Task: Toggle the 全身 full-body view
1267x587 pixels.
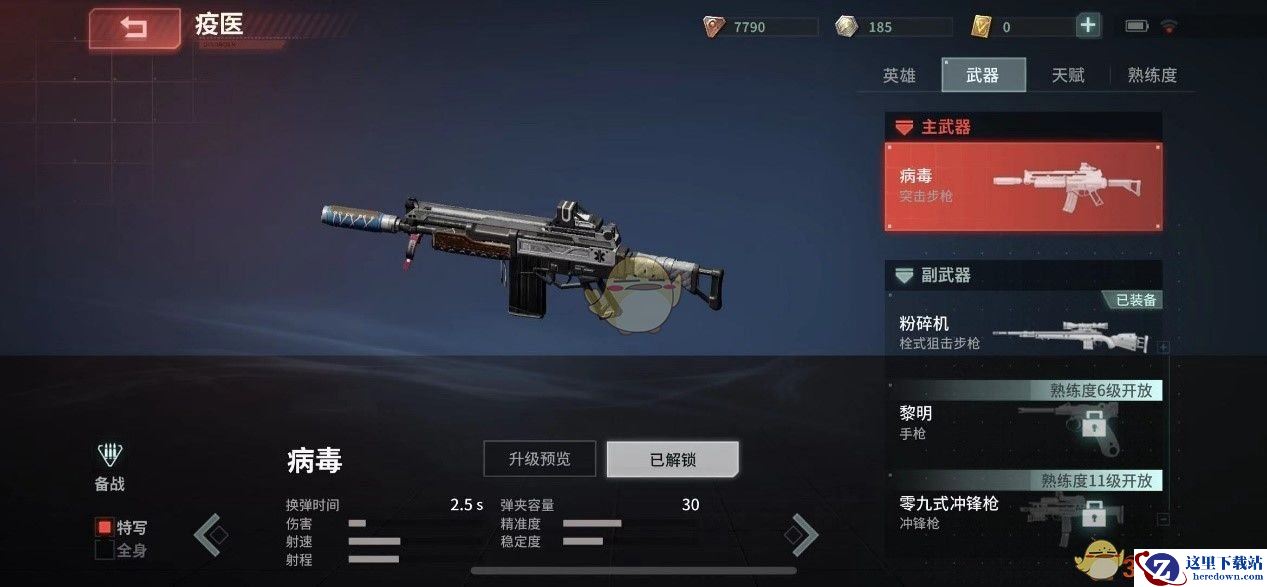Action: tap(104, 549)
